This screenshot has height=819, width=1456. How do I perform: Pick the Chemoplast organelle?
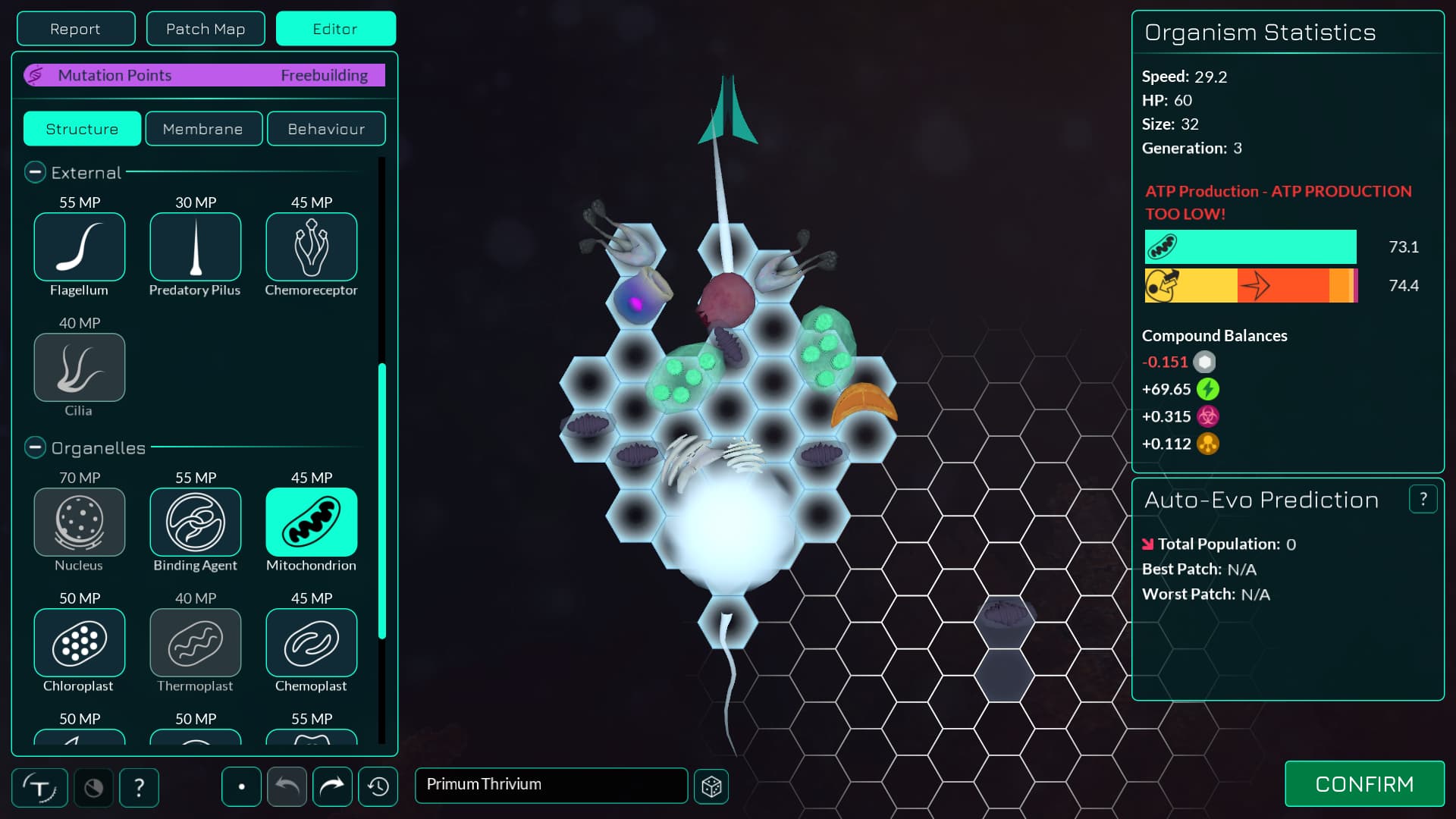(312, 643)
